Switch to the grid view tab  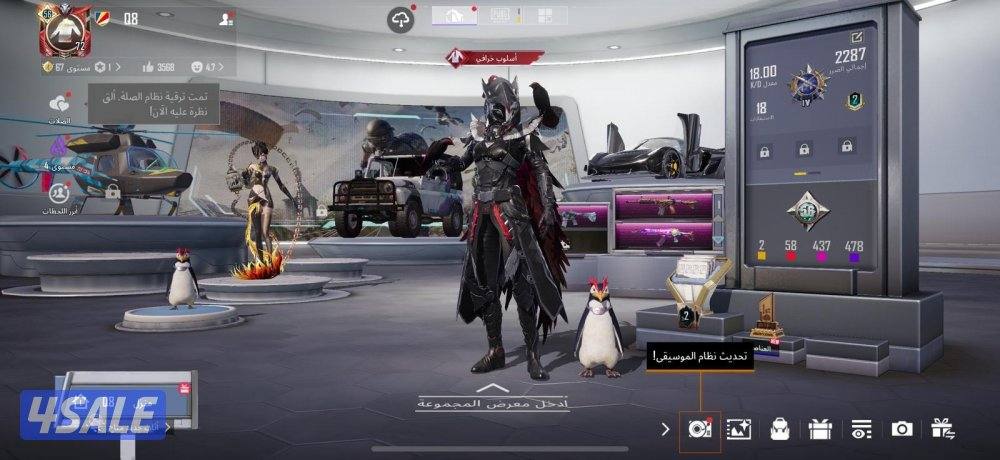click(545, 15)
